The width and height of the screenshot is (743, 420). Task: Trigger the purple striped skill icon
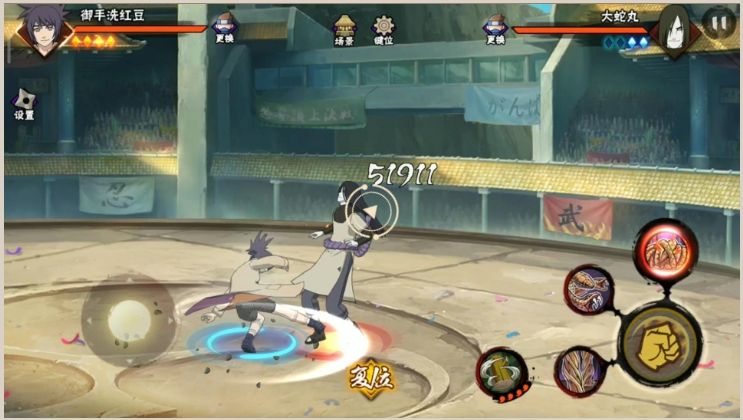(580, 371)
